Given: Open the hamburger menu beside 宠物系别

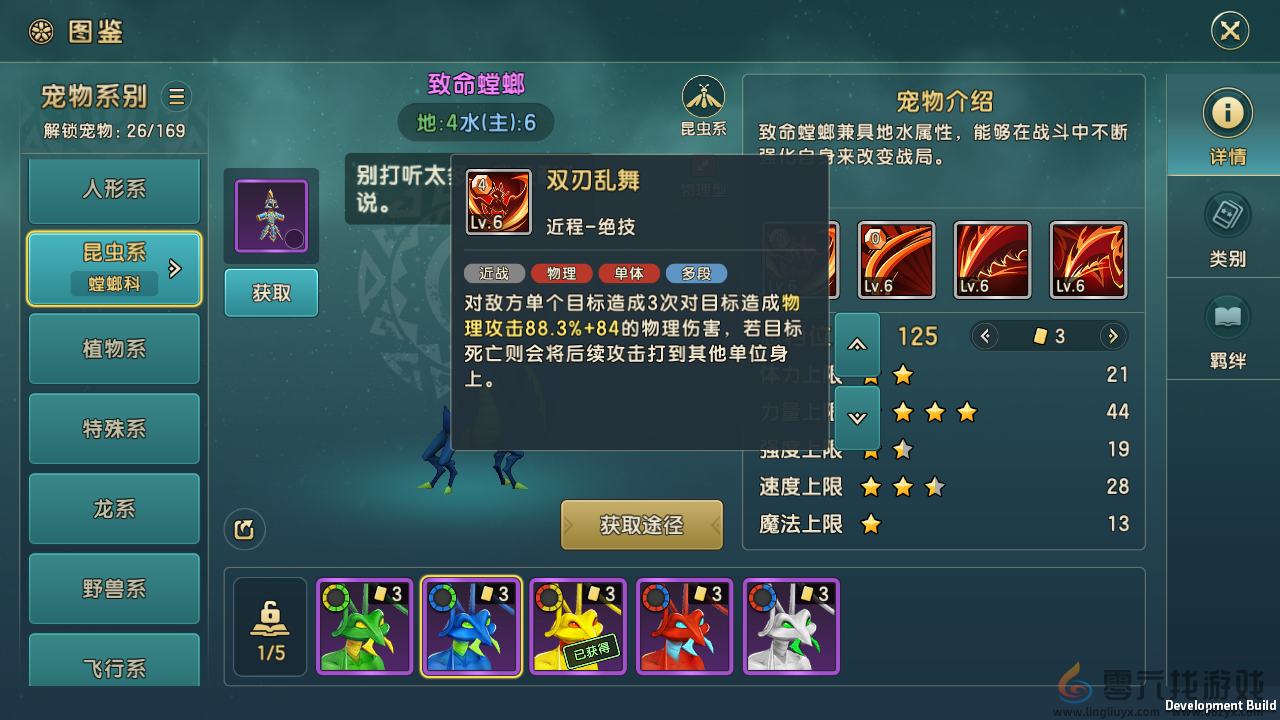Looking at the screenshot, I should [x=176, y=96].
